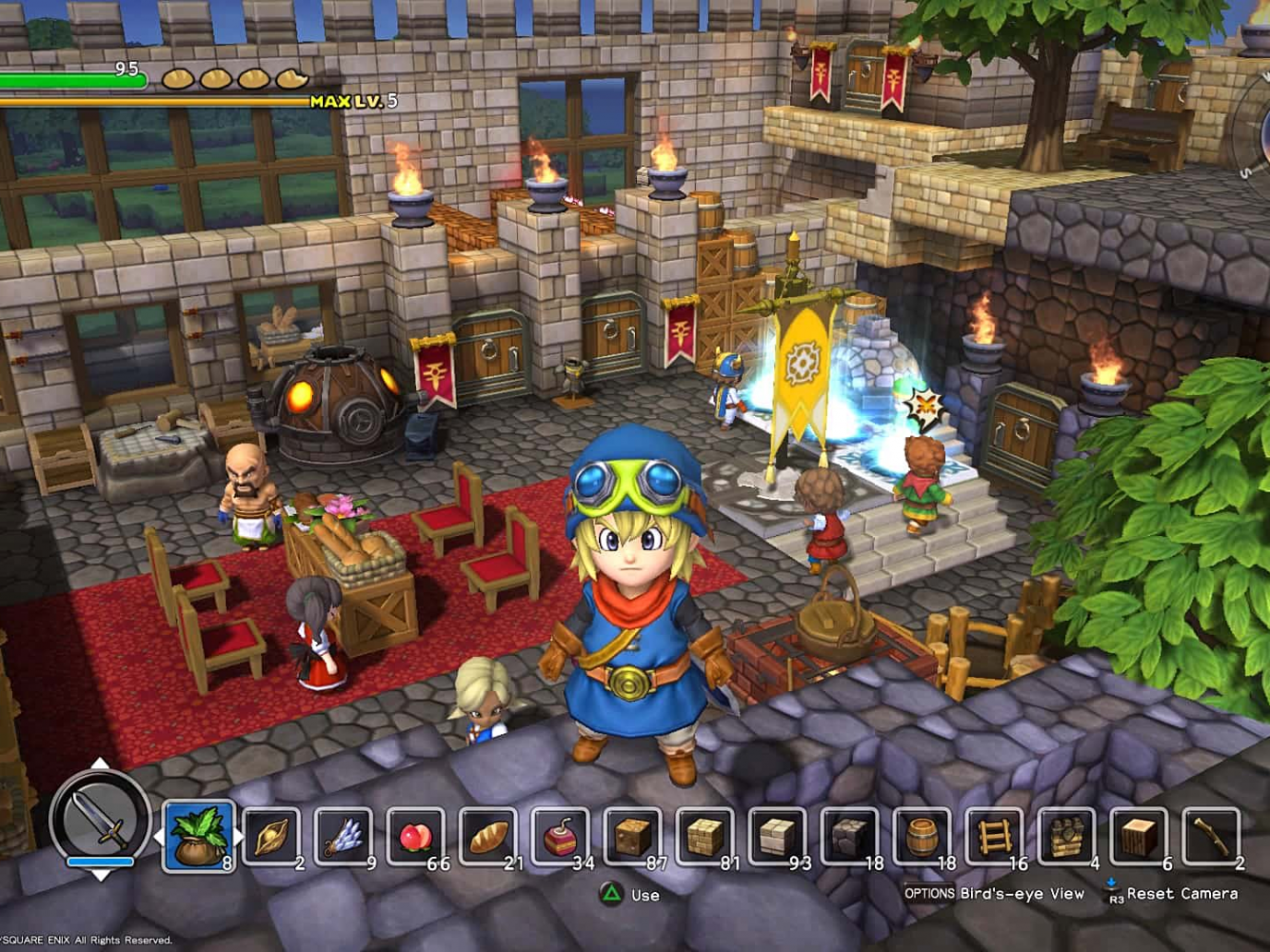Pick the wood plank block slot

[1138, 837]
